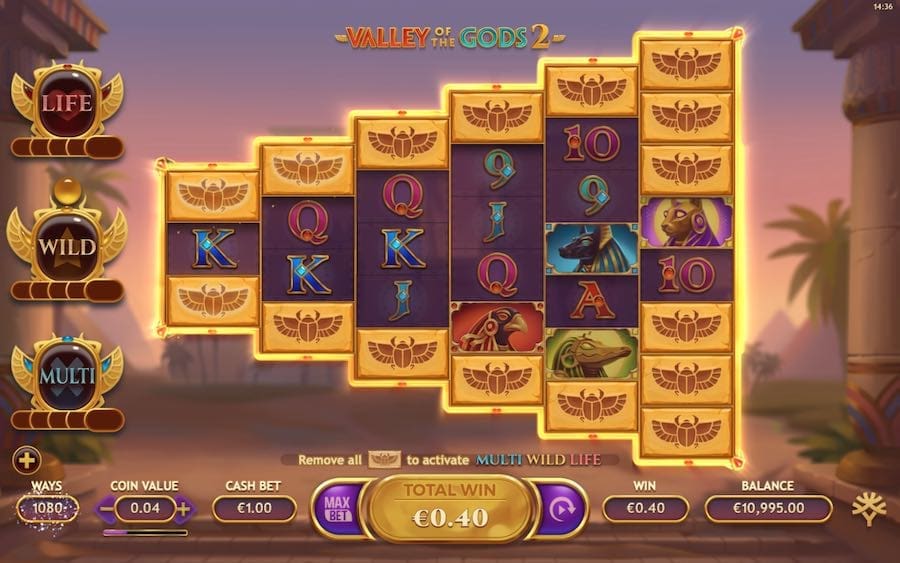Select the Wild star feature medallion

click(66, 243)
